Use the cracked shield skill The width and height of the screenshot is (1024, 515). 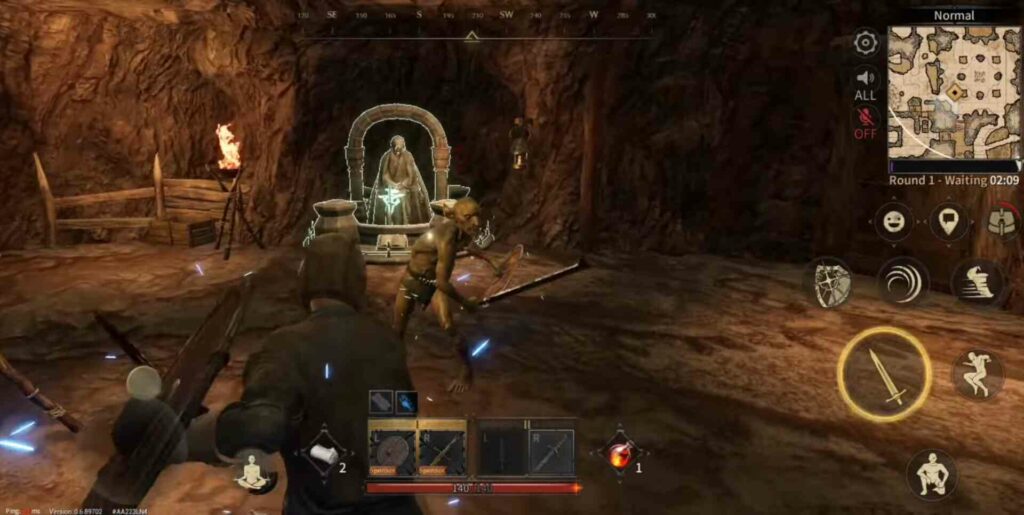click(x=832, y=281)
